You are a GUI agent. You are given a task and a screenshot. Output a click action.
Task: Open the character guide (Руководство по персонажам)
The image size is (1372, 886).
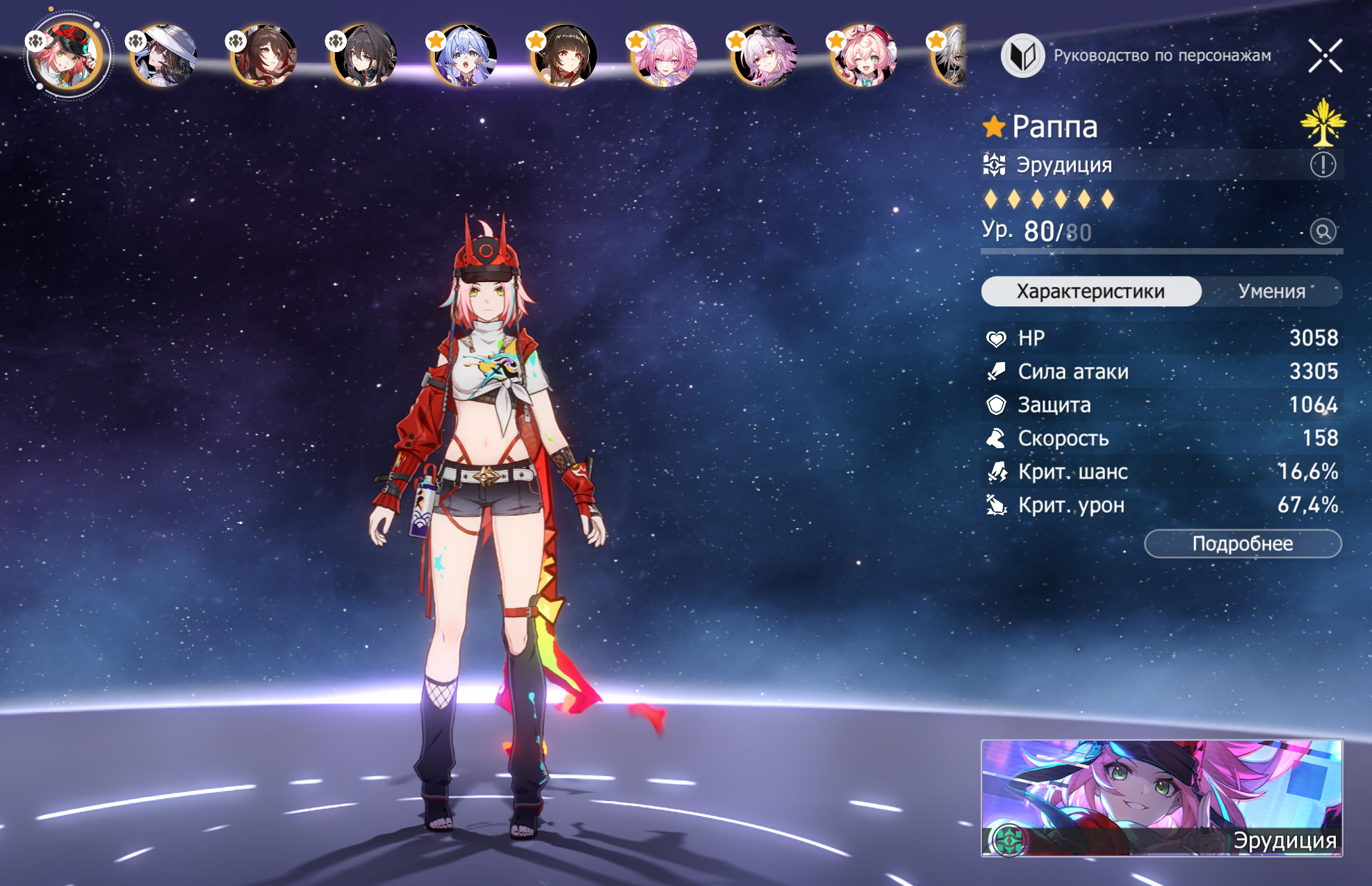pos(1137,56)
